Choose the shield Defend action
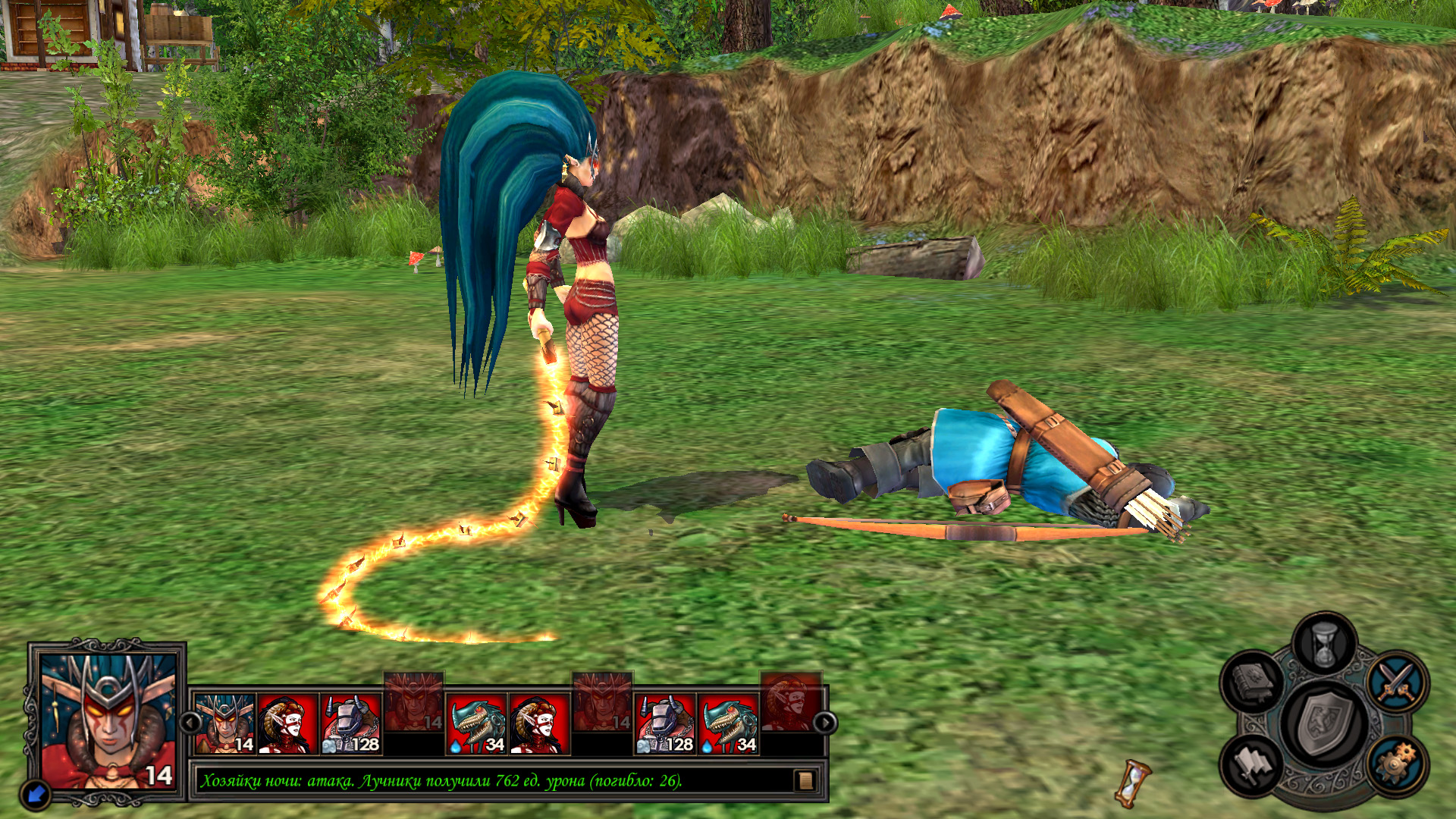This screenshot has width=1456, height=819. click(x=1325, y=723)
